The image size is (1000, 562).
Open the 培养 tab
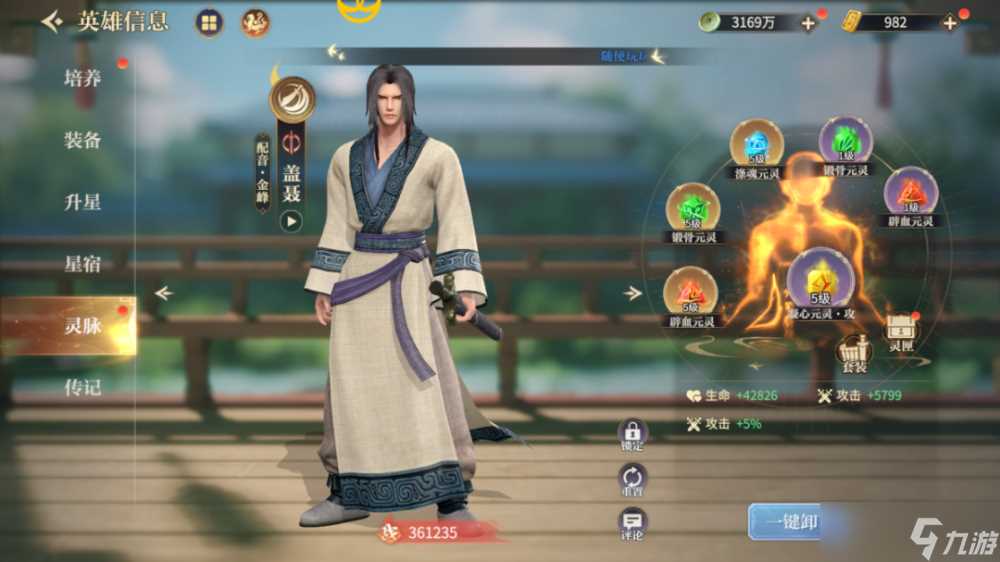82,78
